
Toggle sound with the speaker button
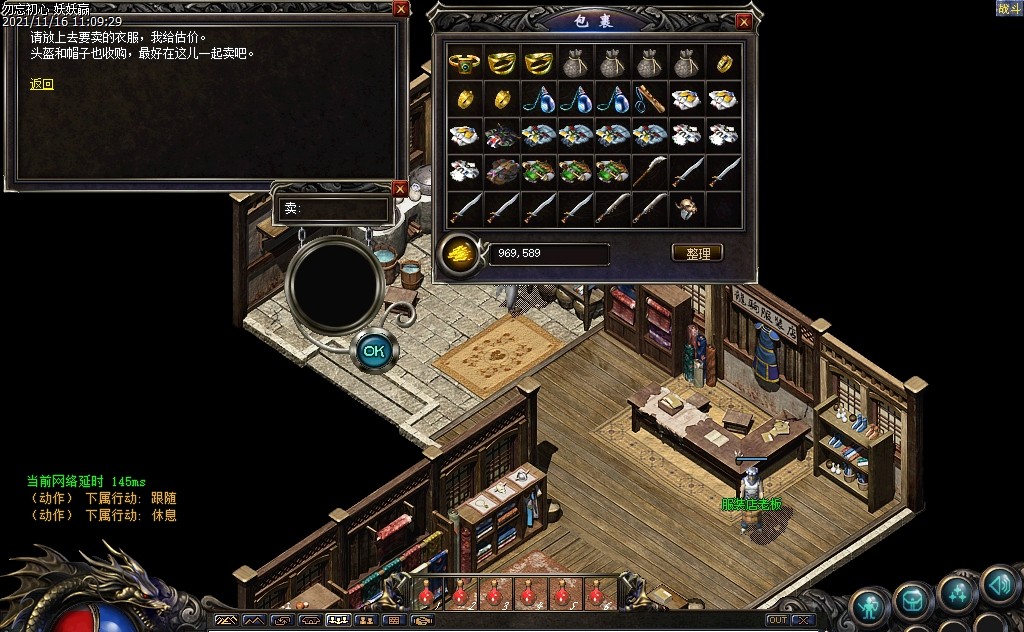click(998, 583)
